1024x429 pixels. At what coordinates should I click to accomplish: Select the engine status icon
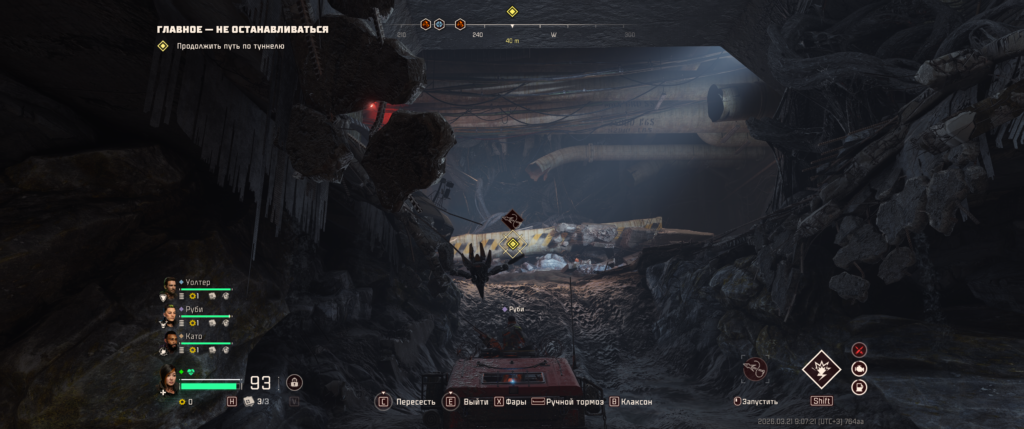[859, 368]
